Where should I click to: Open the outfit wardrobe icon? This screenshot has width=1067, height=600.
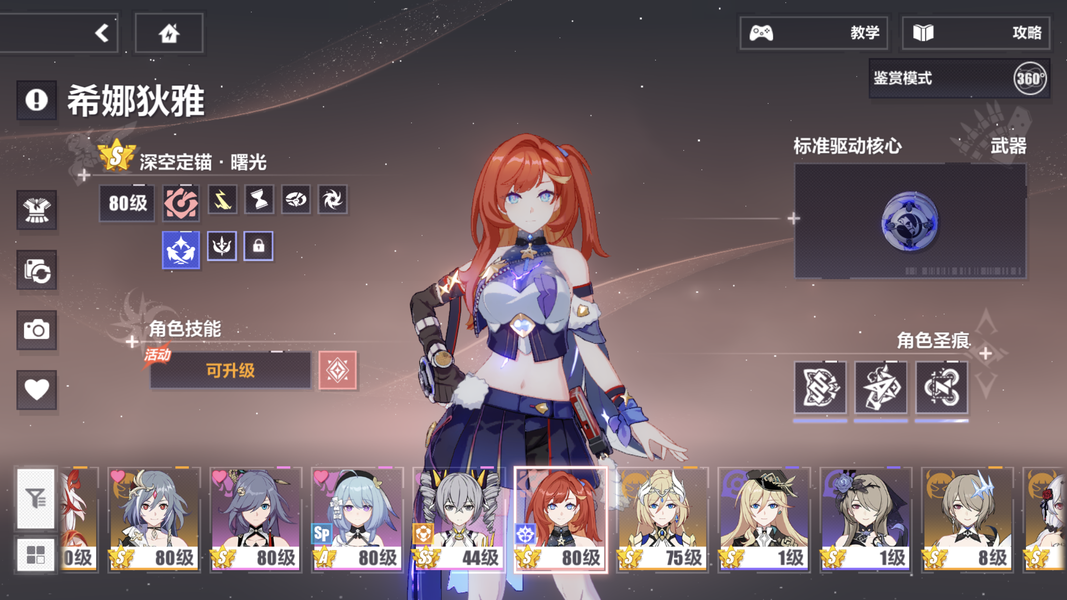37,211
